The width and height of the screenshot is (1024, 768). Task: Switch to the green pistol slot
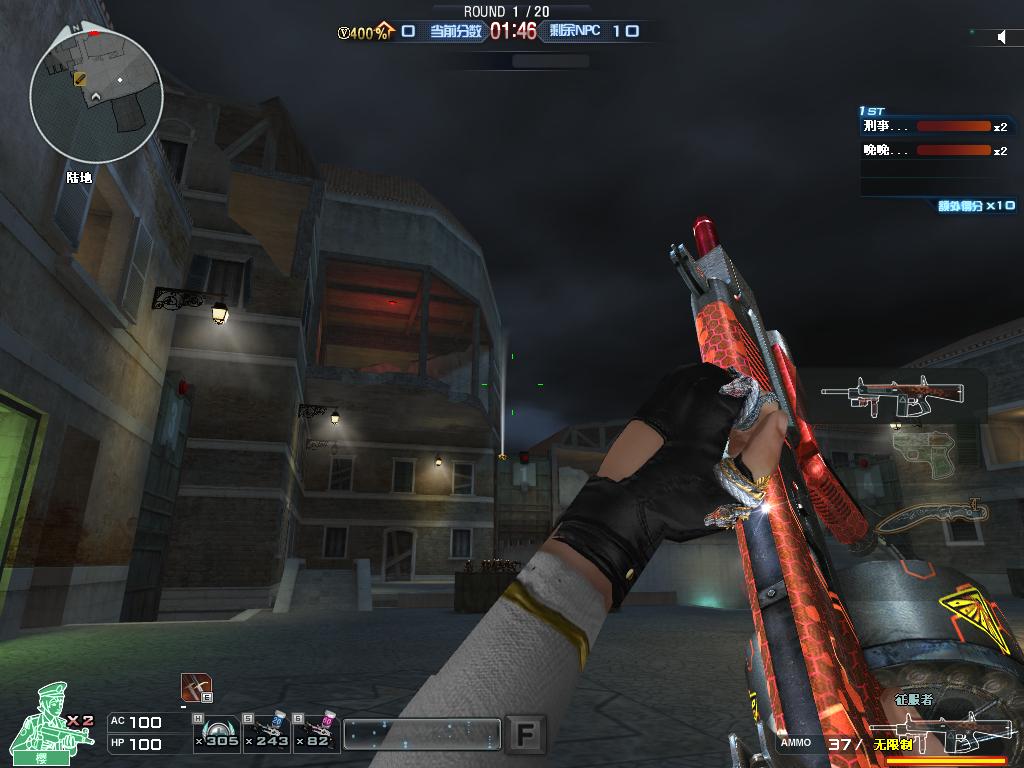(922, 448)
